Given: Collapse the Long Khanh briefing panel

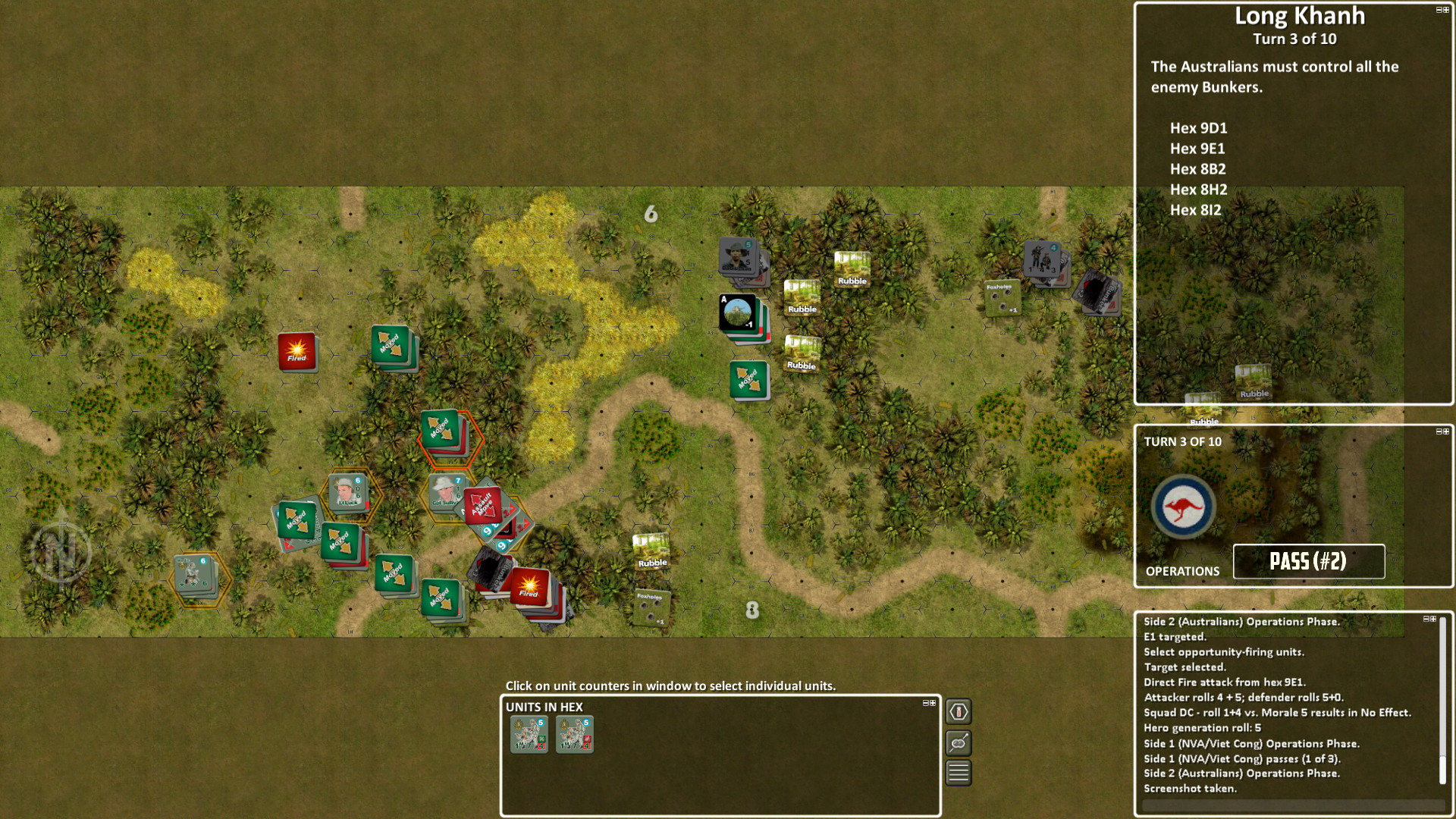Looking at the screenshot, I should 1438,10.
